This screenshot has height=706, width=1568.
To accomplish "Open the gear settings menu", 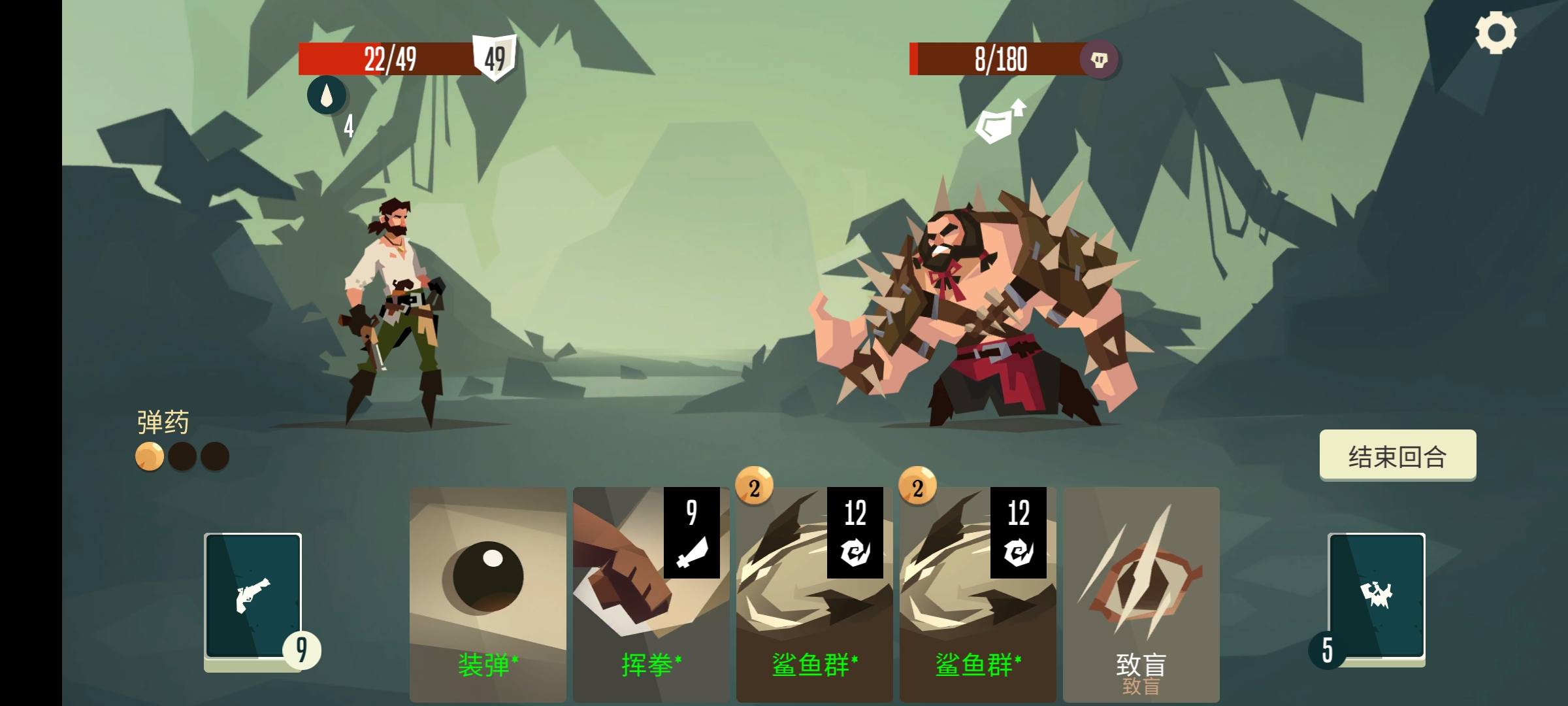I will pyautogui.click(x=1495, y=33).
